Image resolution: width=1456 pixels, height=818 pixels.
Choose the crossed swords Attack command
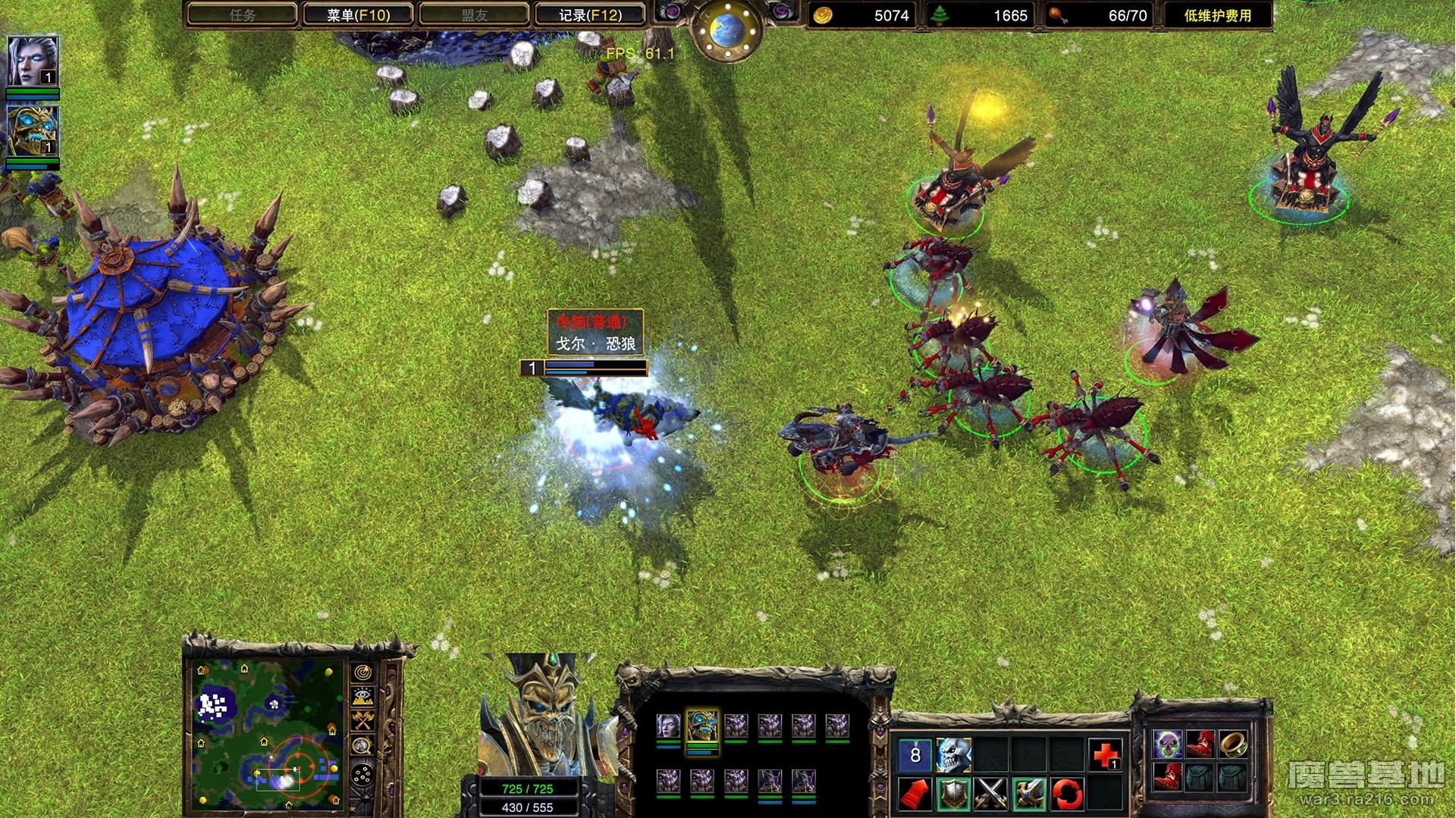991,794
